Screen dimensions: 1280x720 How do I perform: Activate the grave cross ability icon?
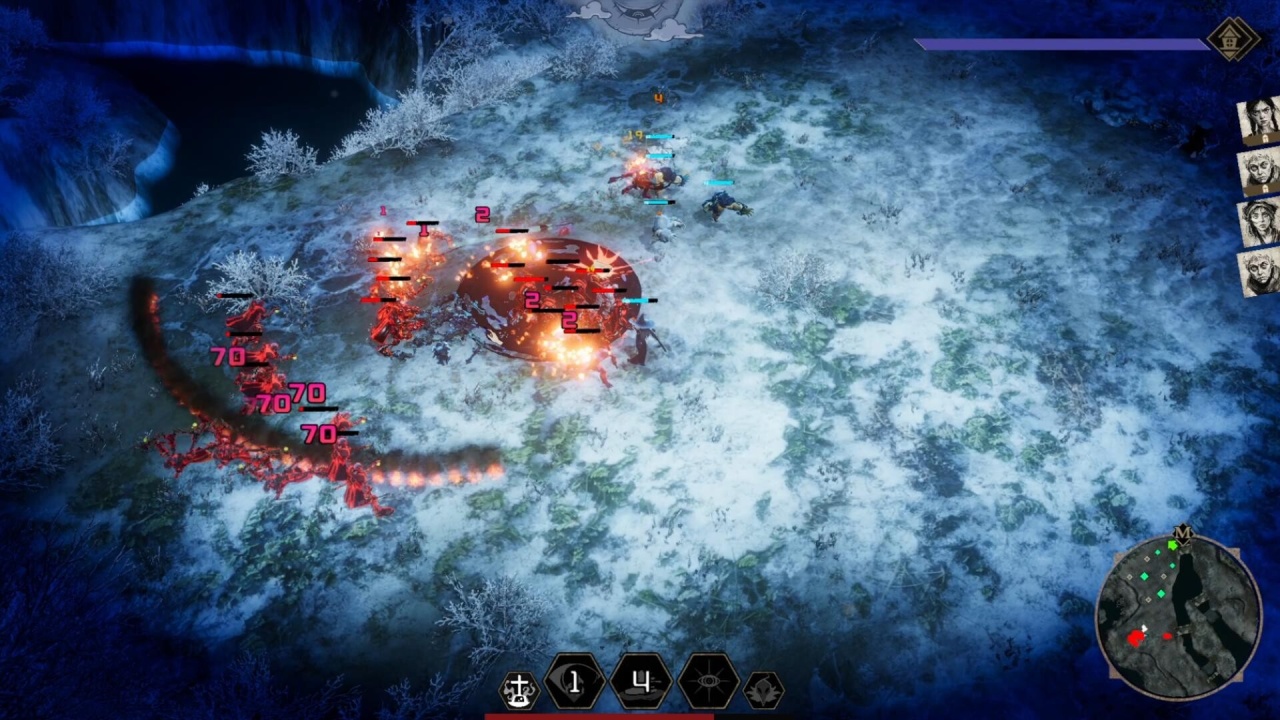point(518,689)
